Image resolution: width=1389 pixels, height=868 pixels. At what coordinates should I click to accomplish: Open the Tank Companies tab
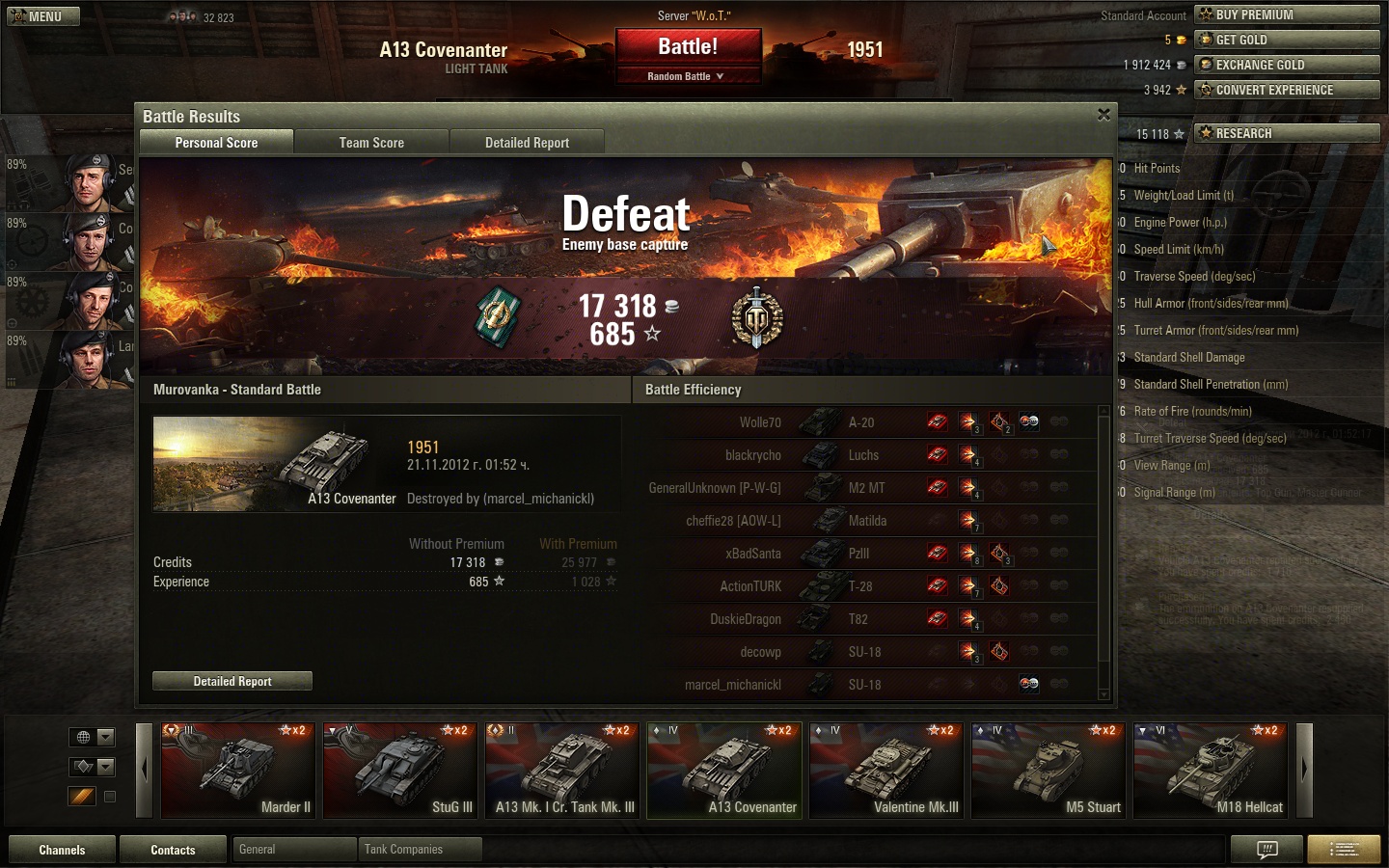(419, 850)
